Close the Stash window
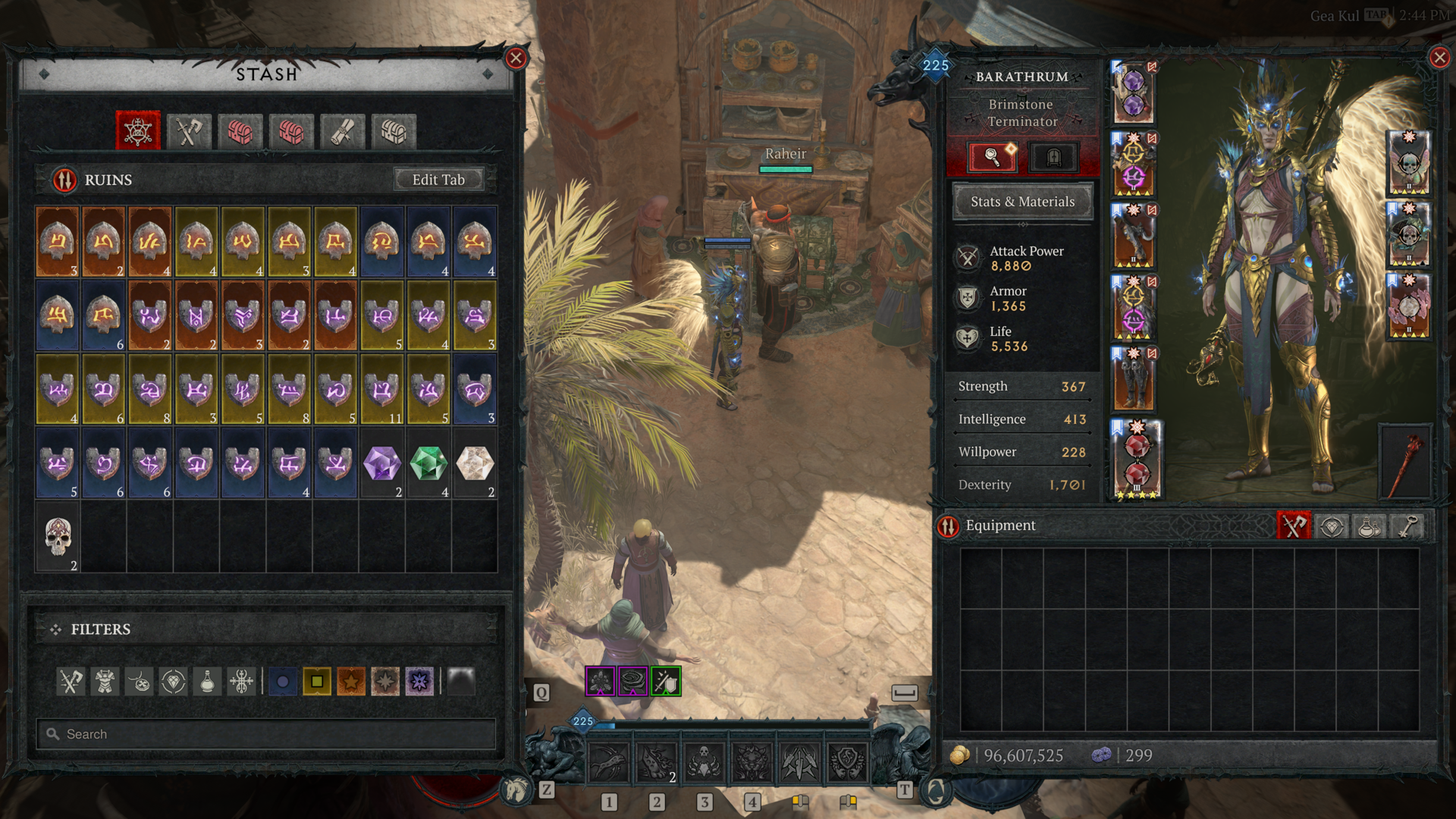 (516, 58)
